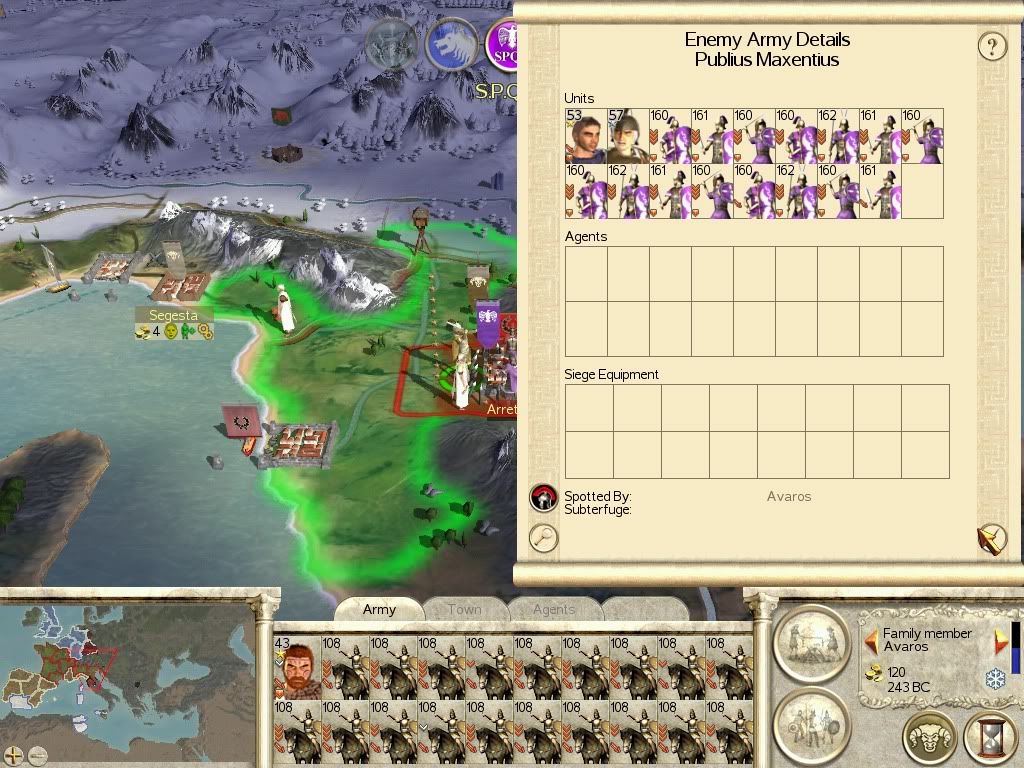Go to previous character with left arrow

click(871, 640)
